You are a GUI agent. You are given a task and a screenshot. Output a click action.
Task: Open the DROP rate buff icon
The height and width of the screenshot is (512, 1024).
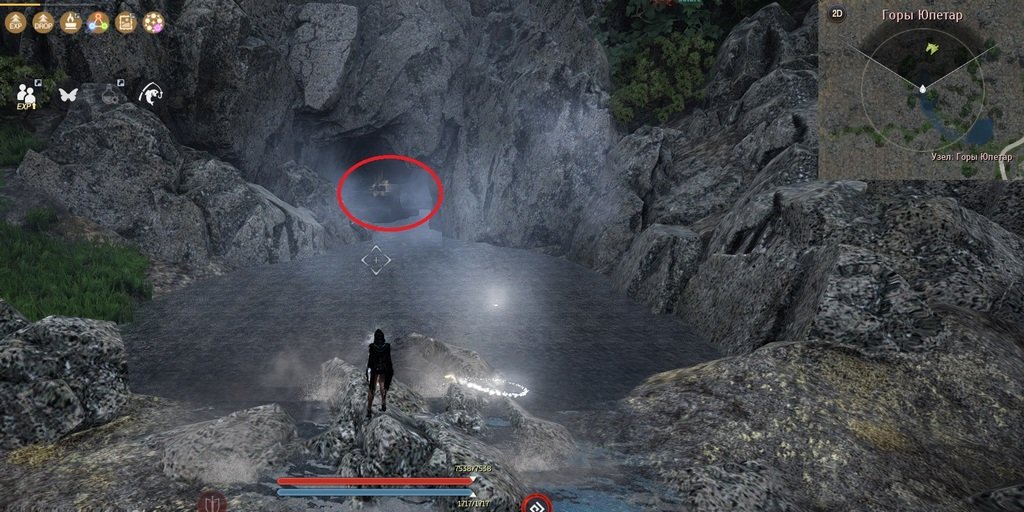(43, 22)
